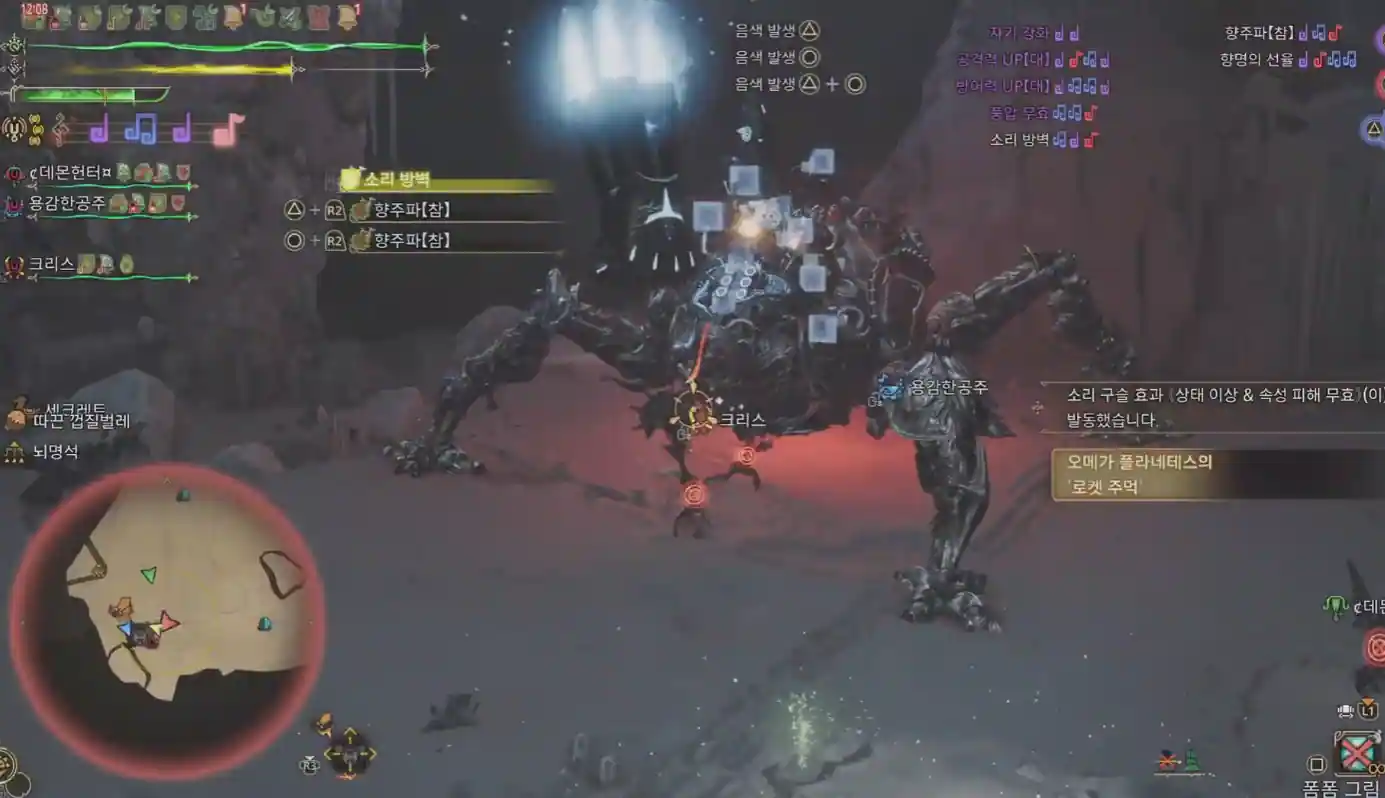Select the 자기 강화 song in the list

[x=1018, y=33]
